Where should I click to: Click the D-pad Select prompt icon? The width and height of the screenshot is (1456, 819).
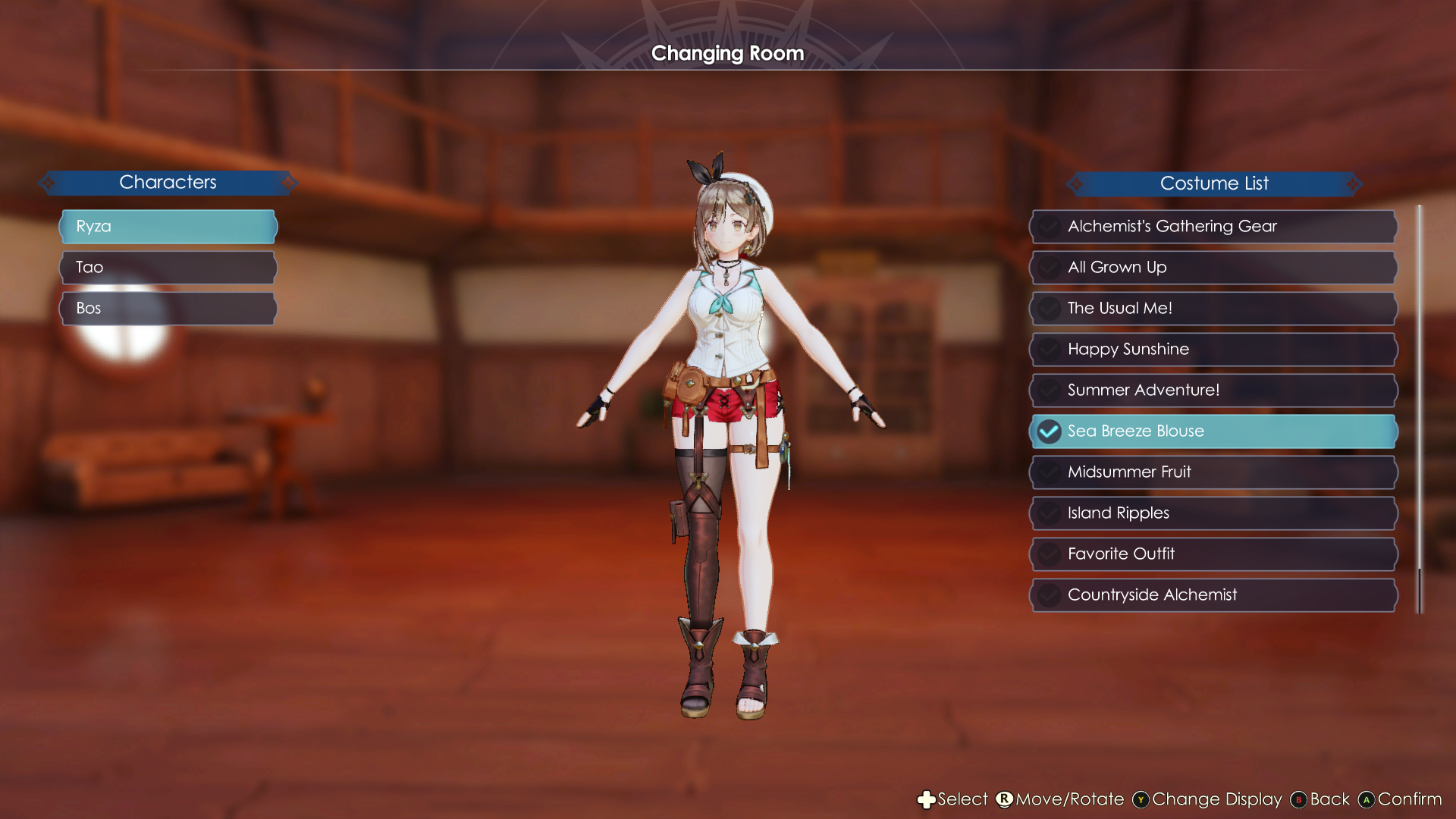tap(927, 799)
